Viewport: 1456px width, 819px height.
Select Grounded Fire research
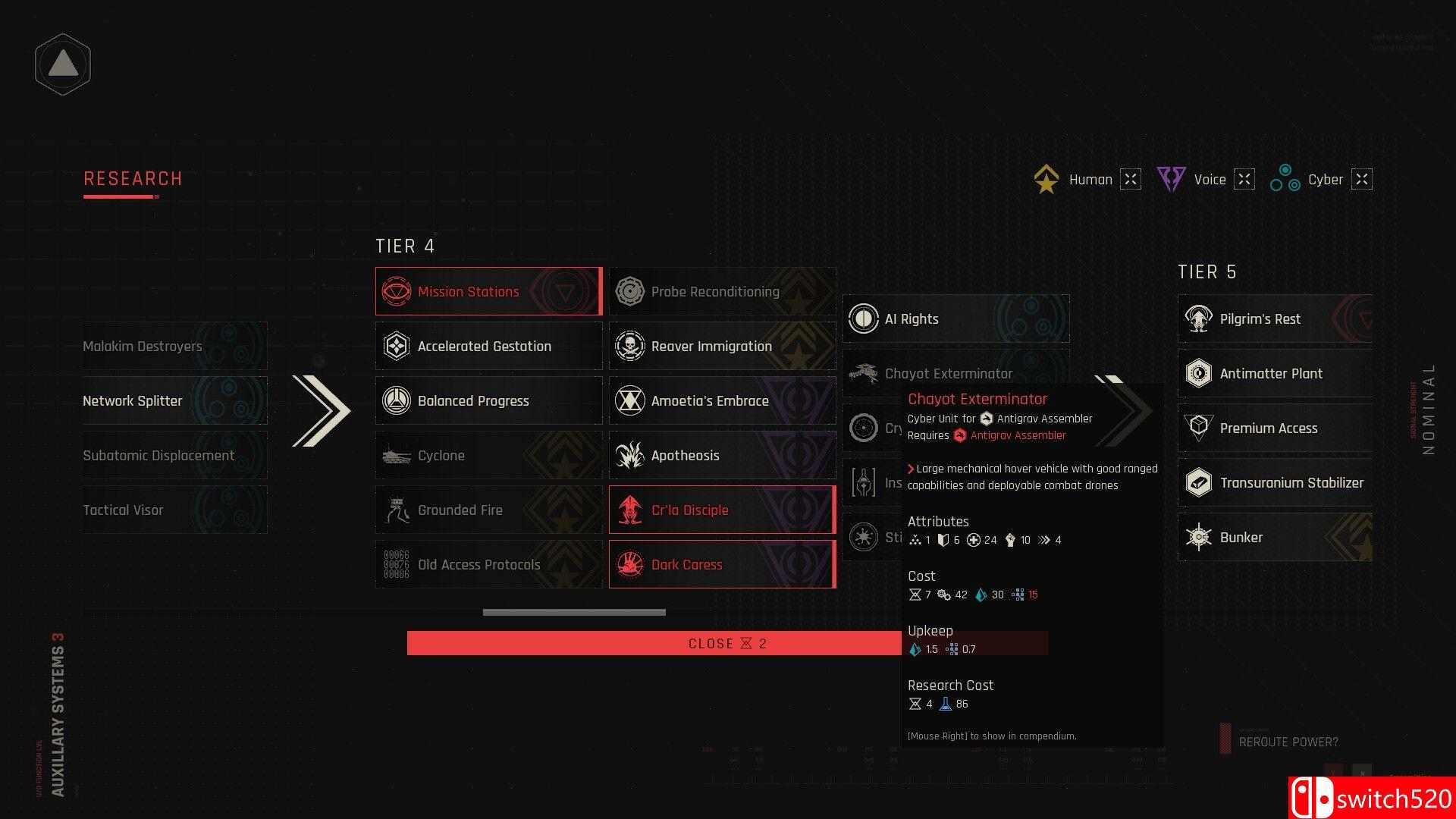pos(488,510)
